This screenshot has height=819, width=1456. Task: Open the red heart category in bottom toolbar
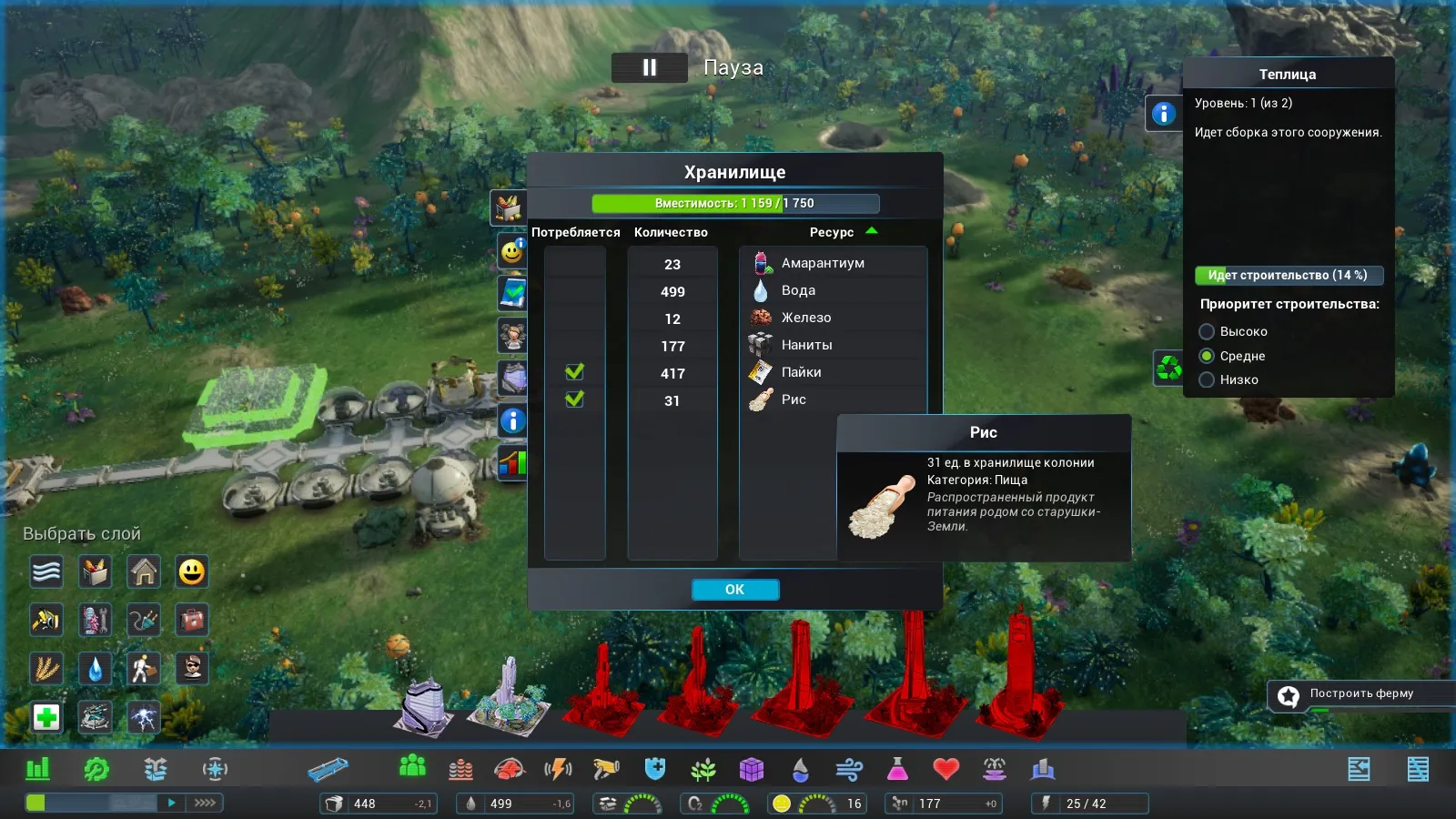(x=946, y=770)
